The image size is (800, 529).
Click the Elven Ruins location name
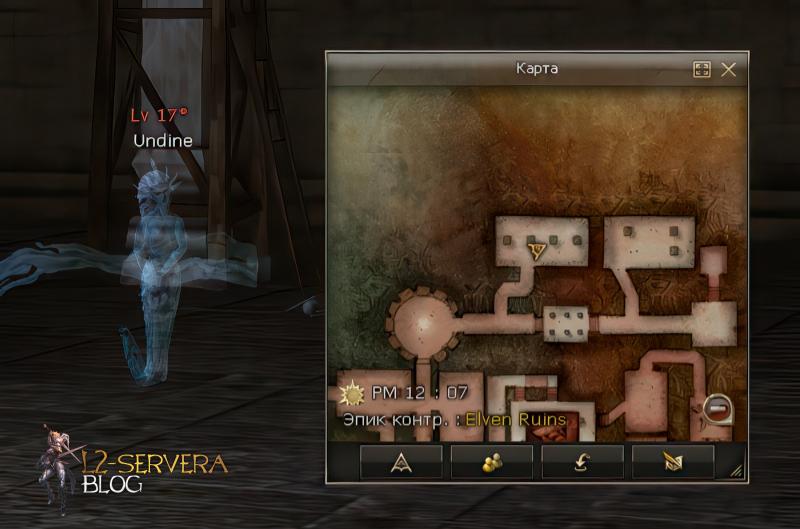(515, 419)
